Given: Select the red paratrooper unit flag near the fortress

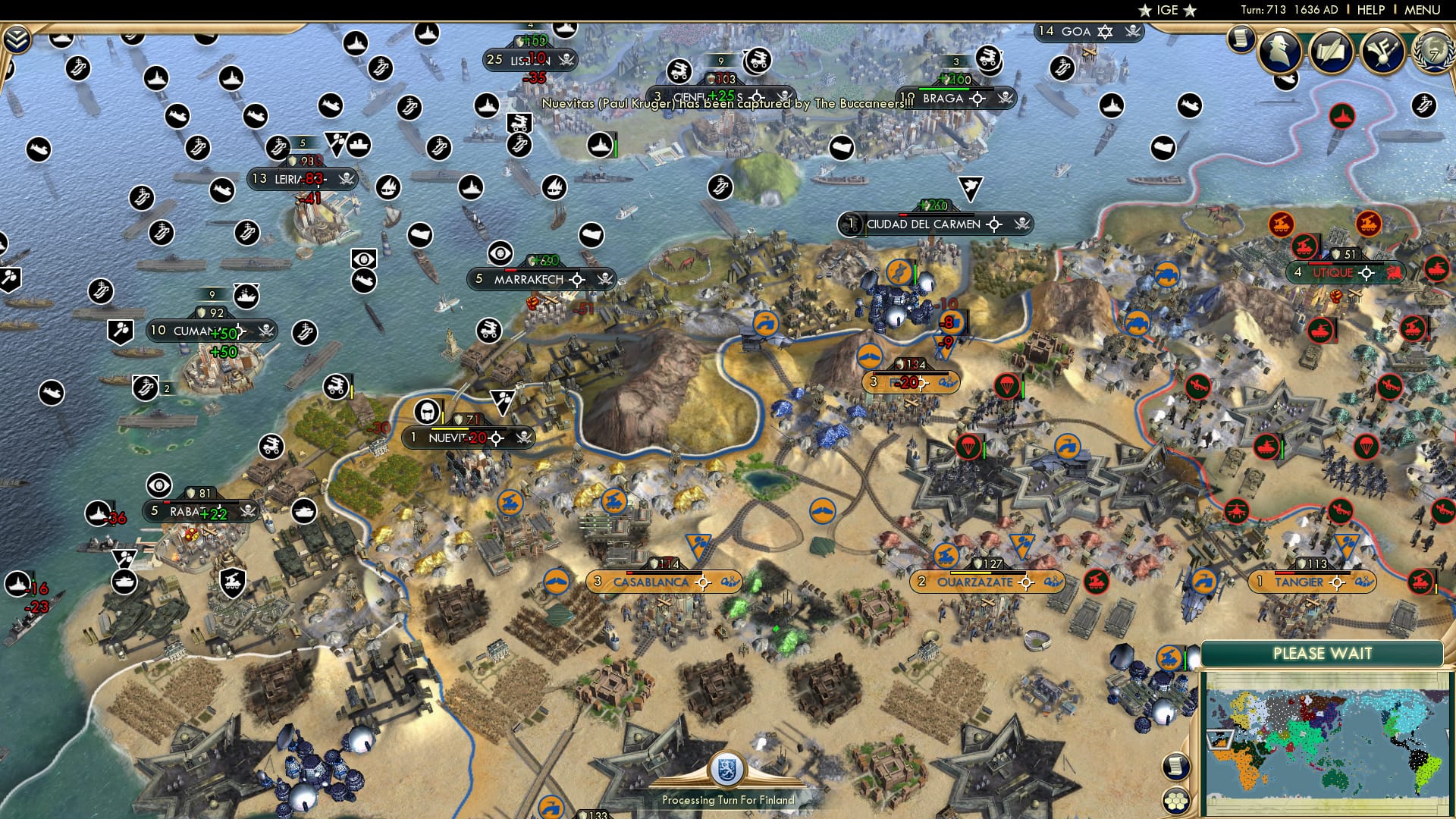Looking at the screenshot, I should pos(968,447).
